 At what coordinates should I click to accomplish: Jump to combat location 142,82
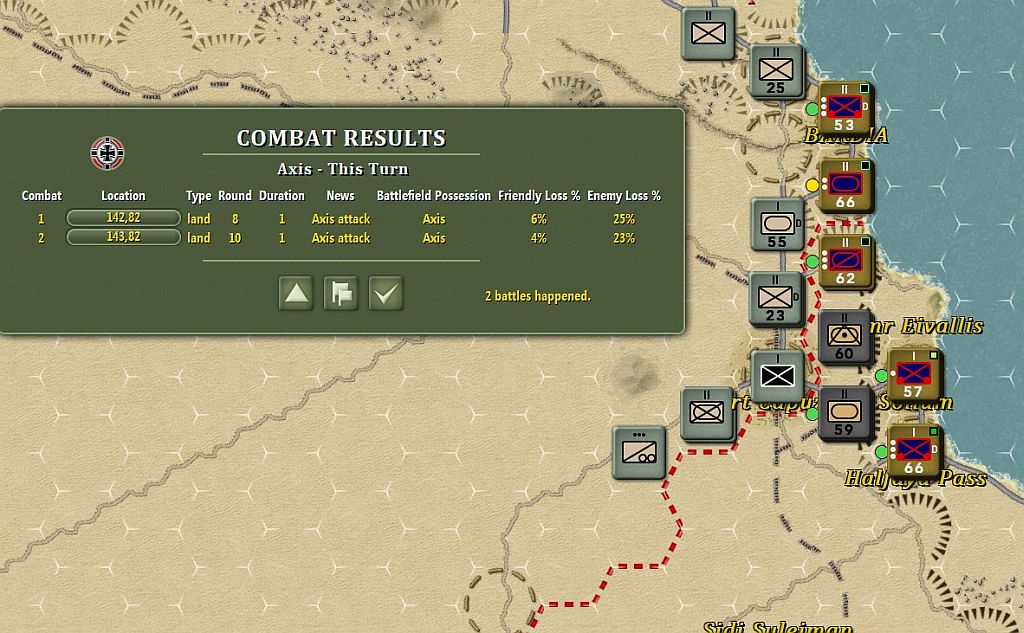pos(123,218)
